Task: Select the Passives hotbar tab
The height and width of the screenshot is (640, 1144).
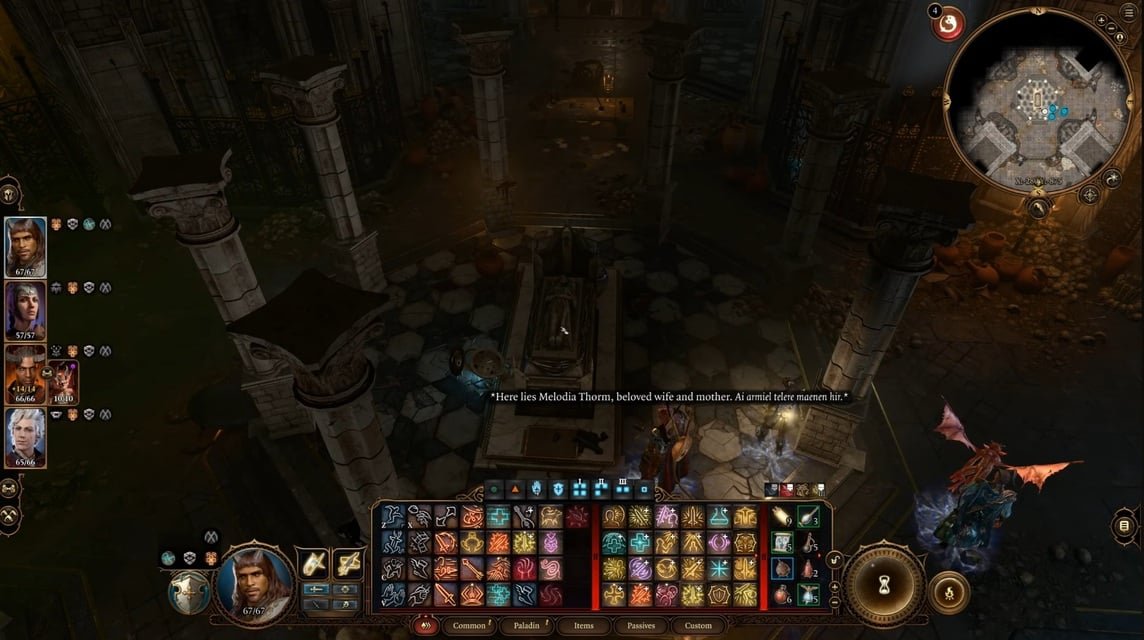Action: click(641, 626)
